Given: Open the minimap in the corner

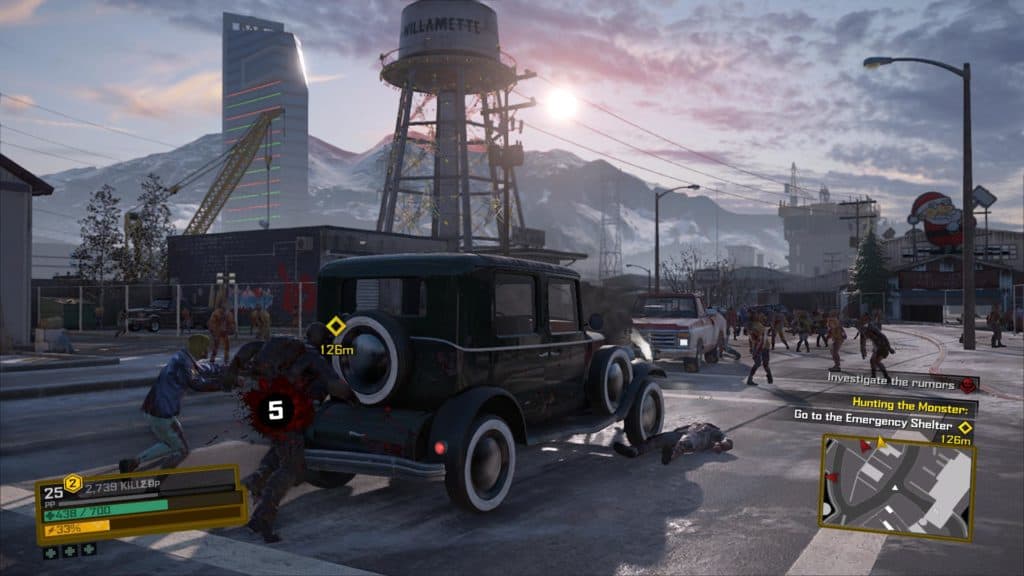Looking at the screenshot, I should point(896,487).
